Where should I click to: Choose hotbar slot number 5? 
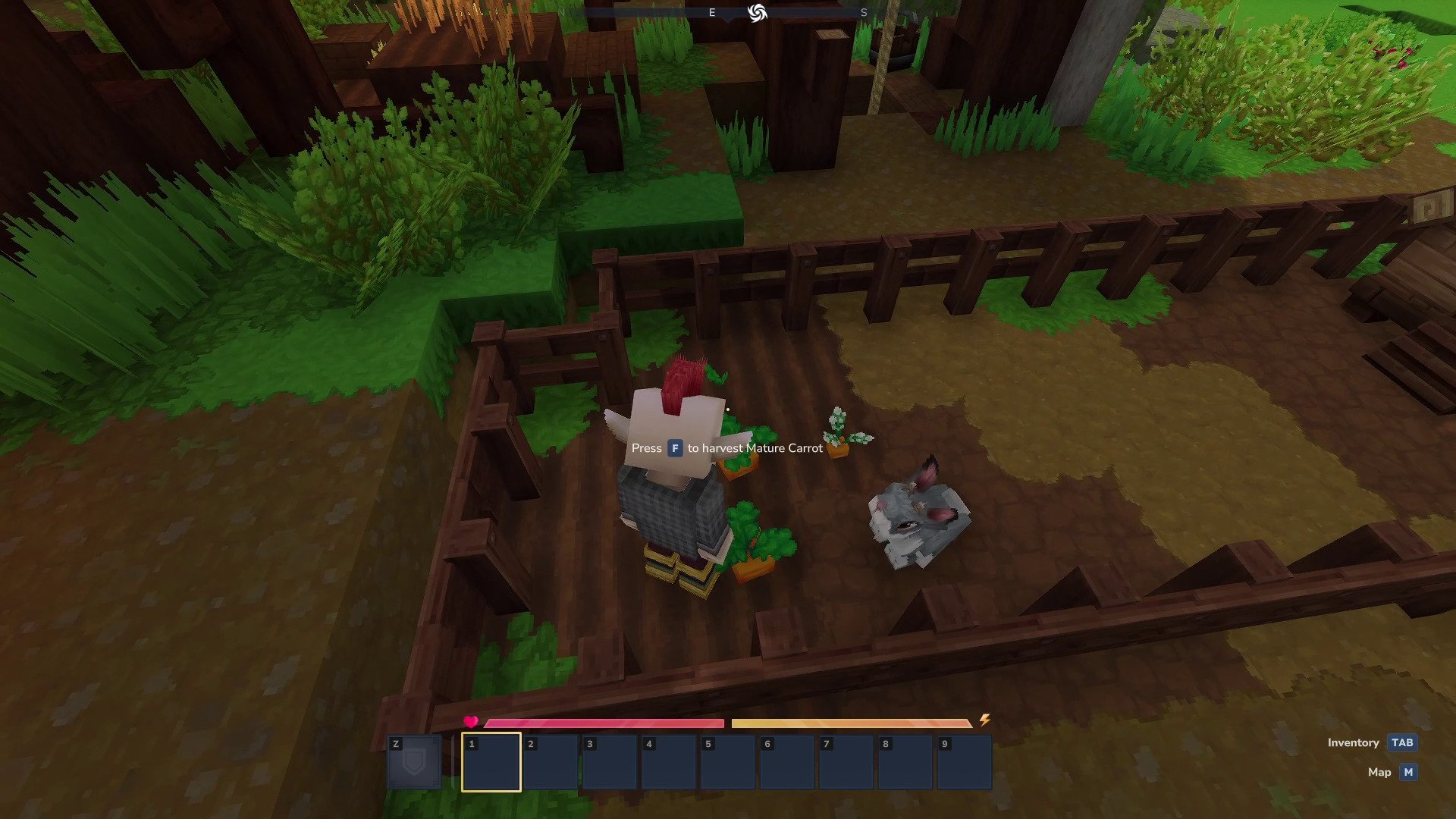(727, 762)
